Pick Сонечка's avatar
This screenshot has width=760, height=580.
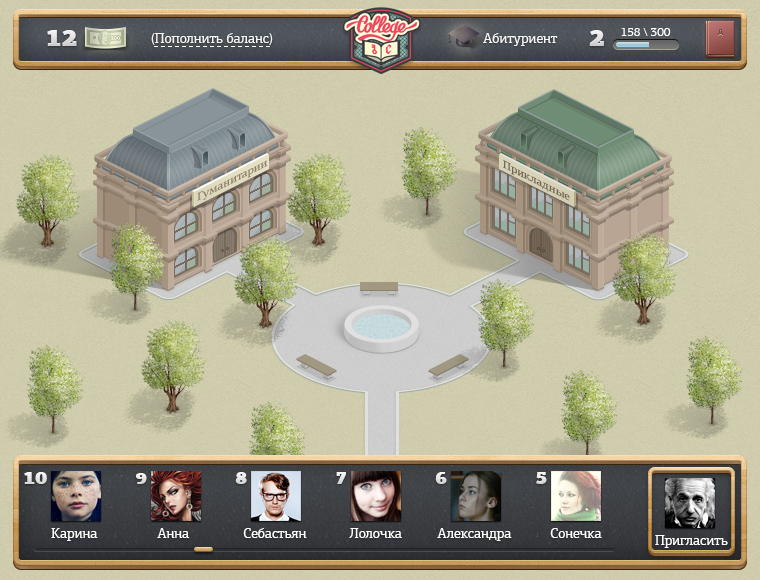click(576, 496)
